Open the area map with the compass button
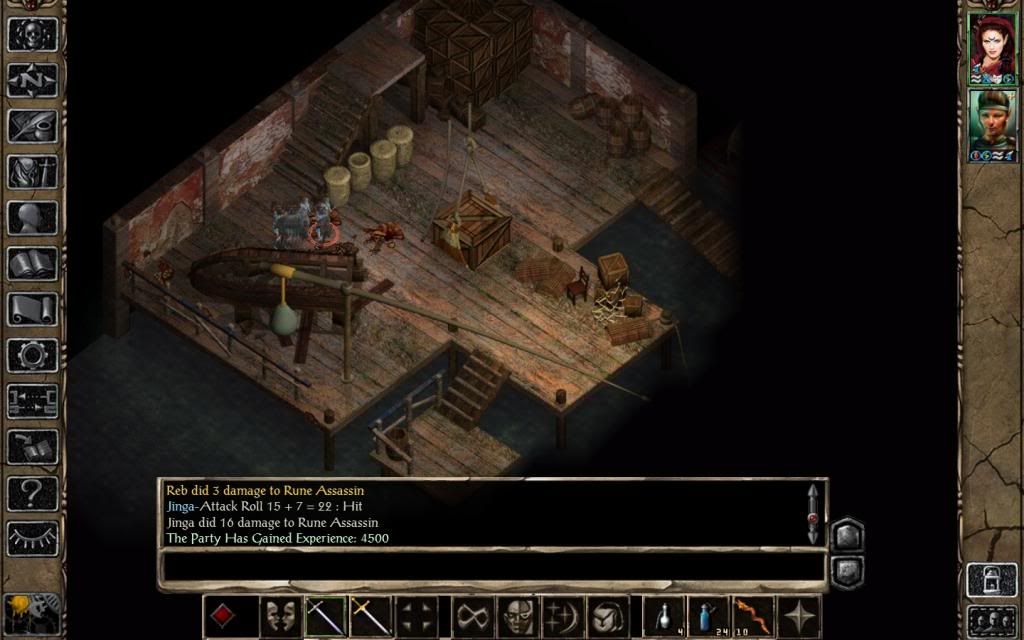This screenshot has height=640, width=1024. coord(32,79)
